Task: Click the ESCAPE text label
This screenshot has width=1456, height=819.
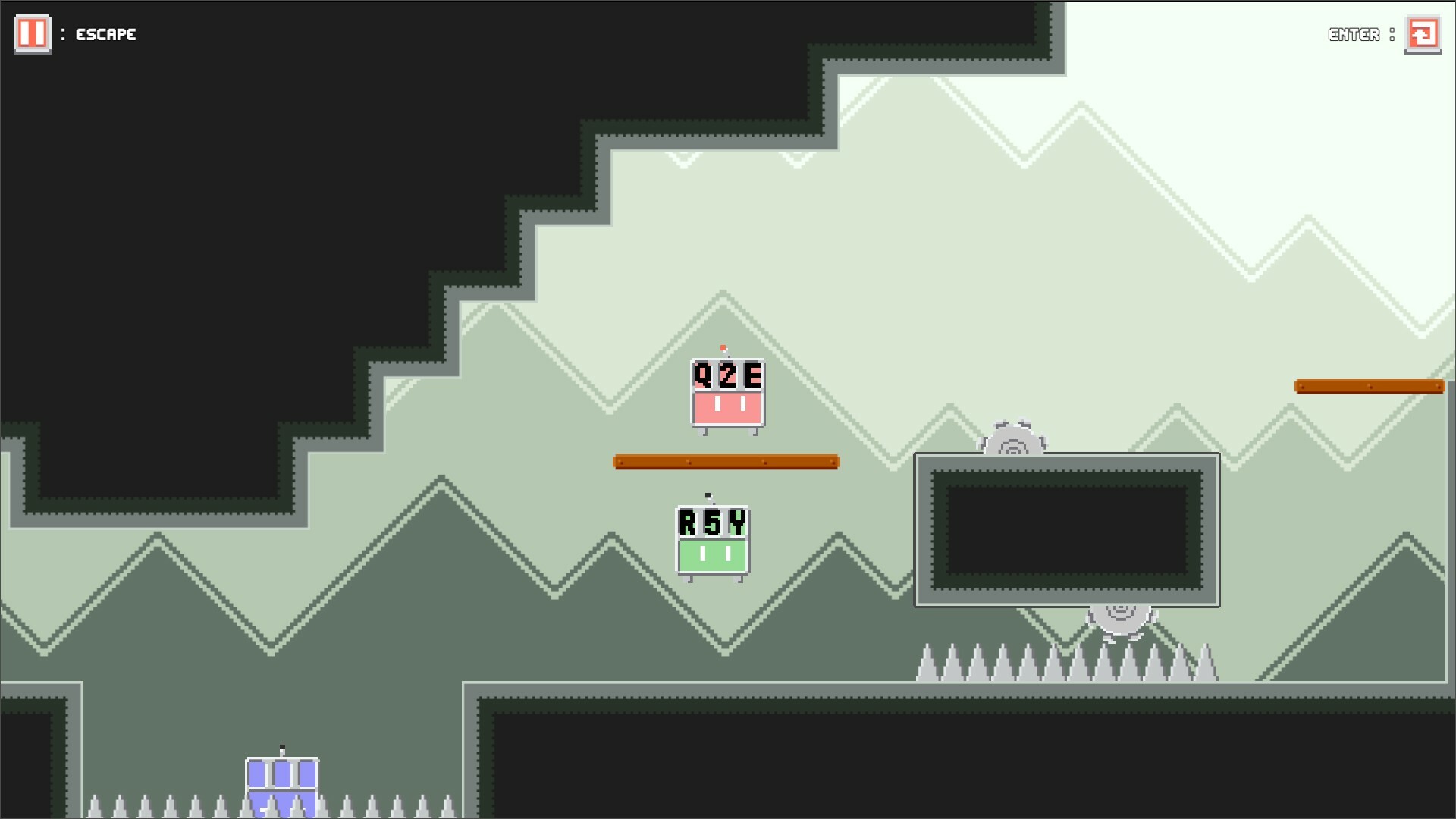Action: point(106,34)
